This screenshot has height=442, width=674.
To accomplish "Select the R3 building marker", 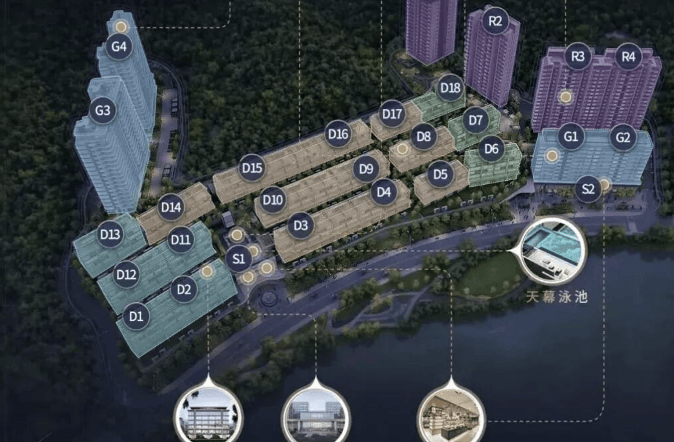I will pos(577,57).
